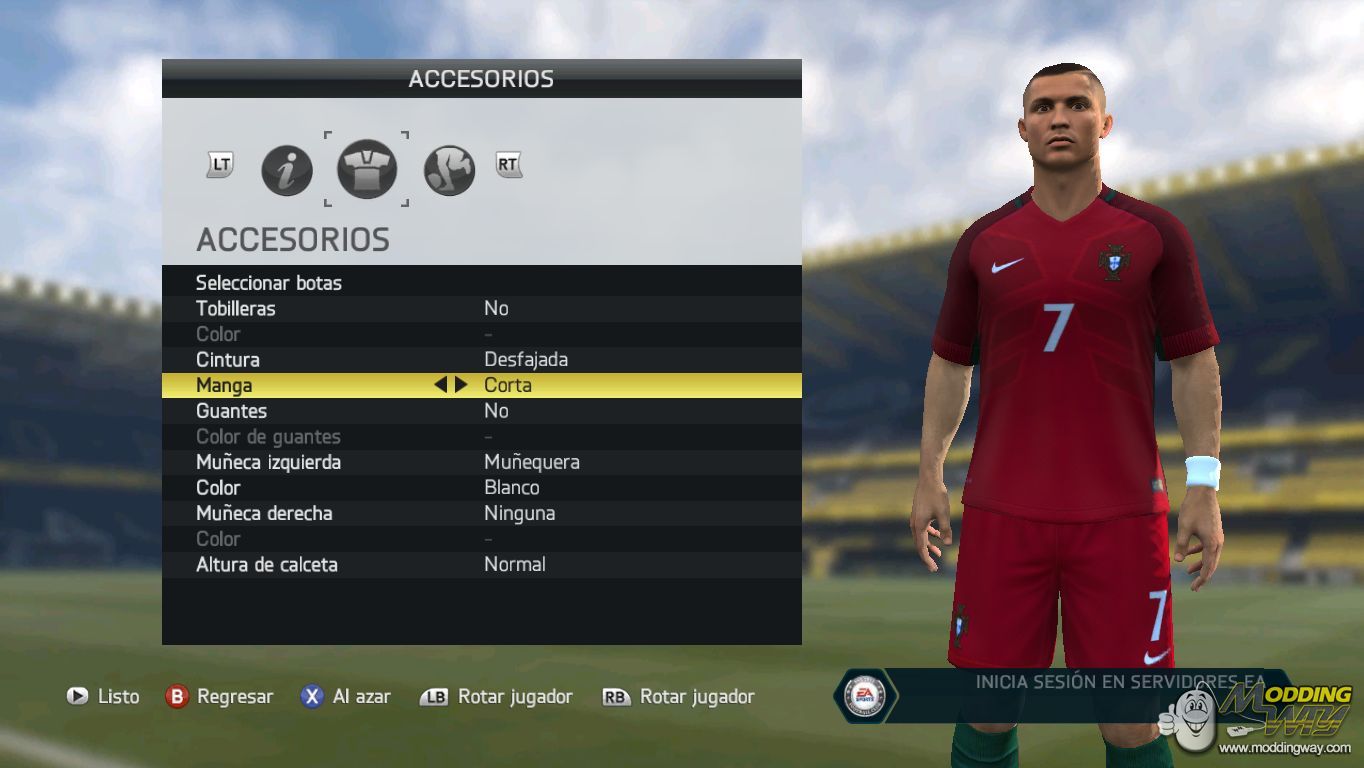This screenshot has width=1364, height=768.
Task: Open the moddingway.com watermark link
Action: (1284, 748)
